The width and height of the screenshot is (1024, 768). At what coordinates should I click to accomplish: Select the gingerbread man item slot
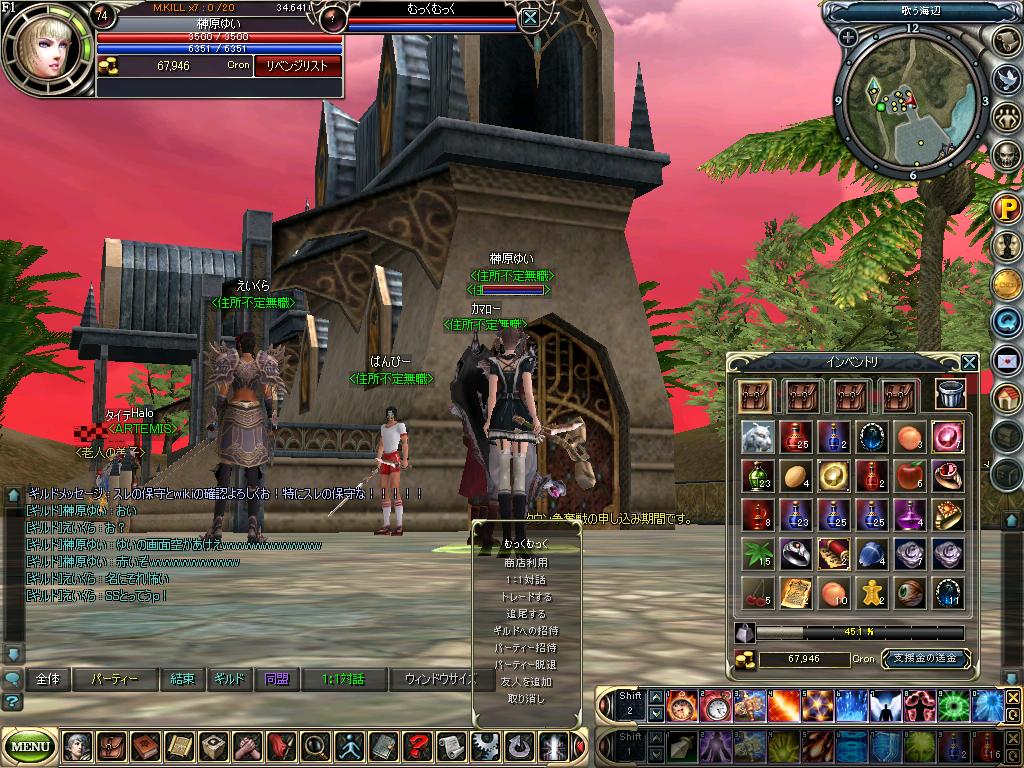click(x=870, y=593)
